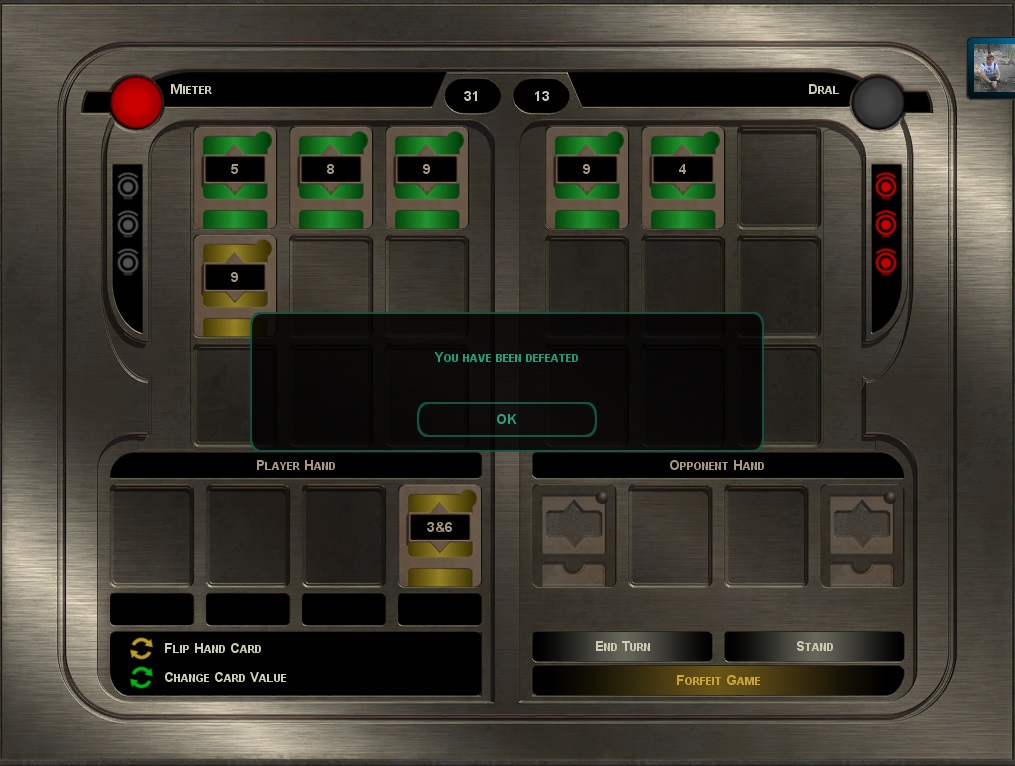Image resolution: width=1015 pixels, height=766 pixels.
Task: Click the Flip Hand Card icon
Action: click(x=141, y=648)
